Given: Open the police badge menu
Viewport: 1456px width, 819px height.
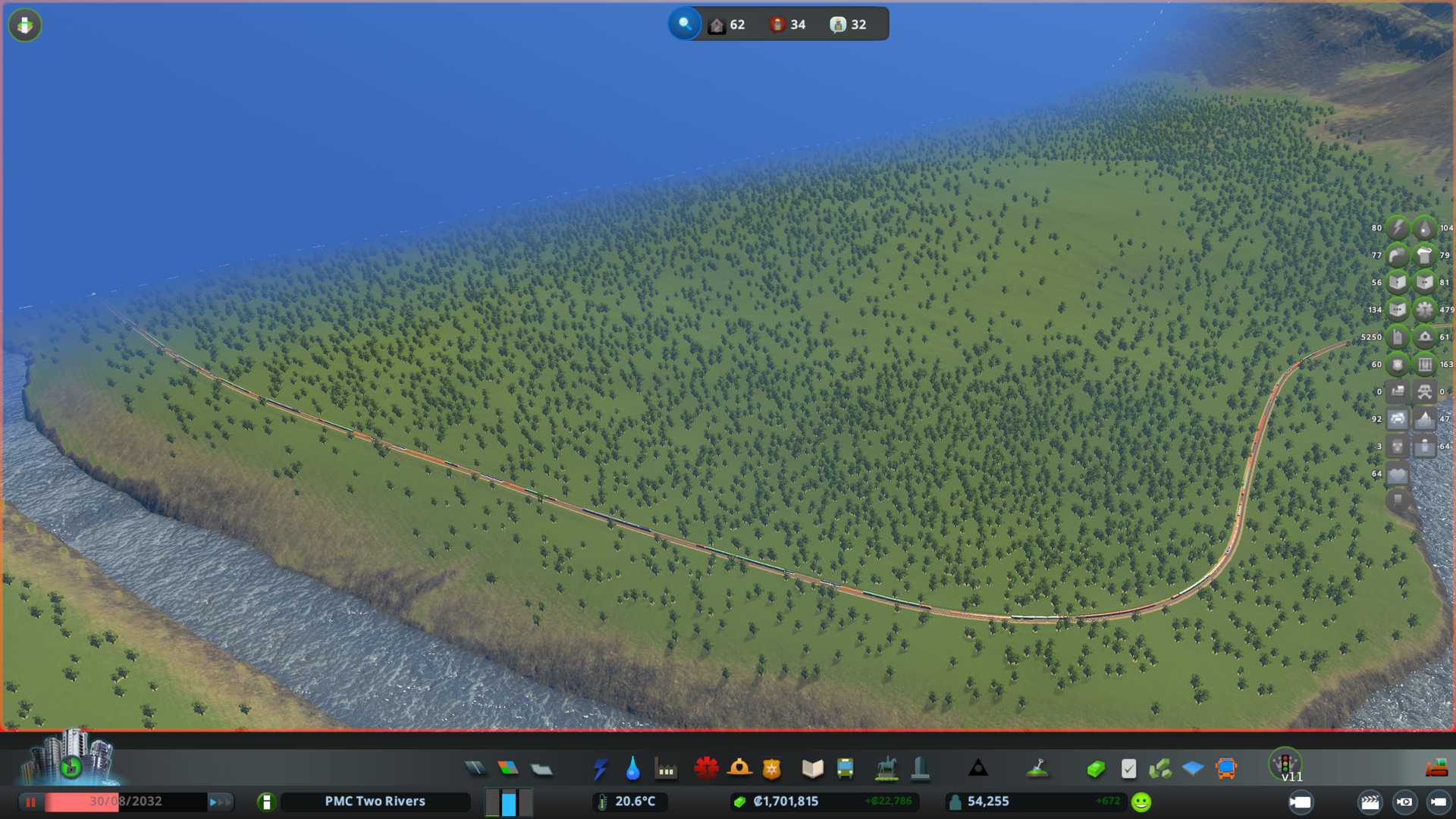Looking at the screenshot, I should pos(772,769).
